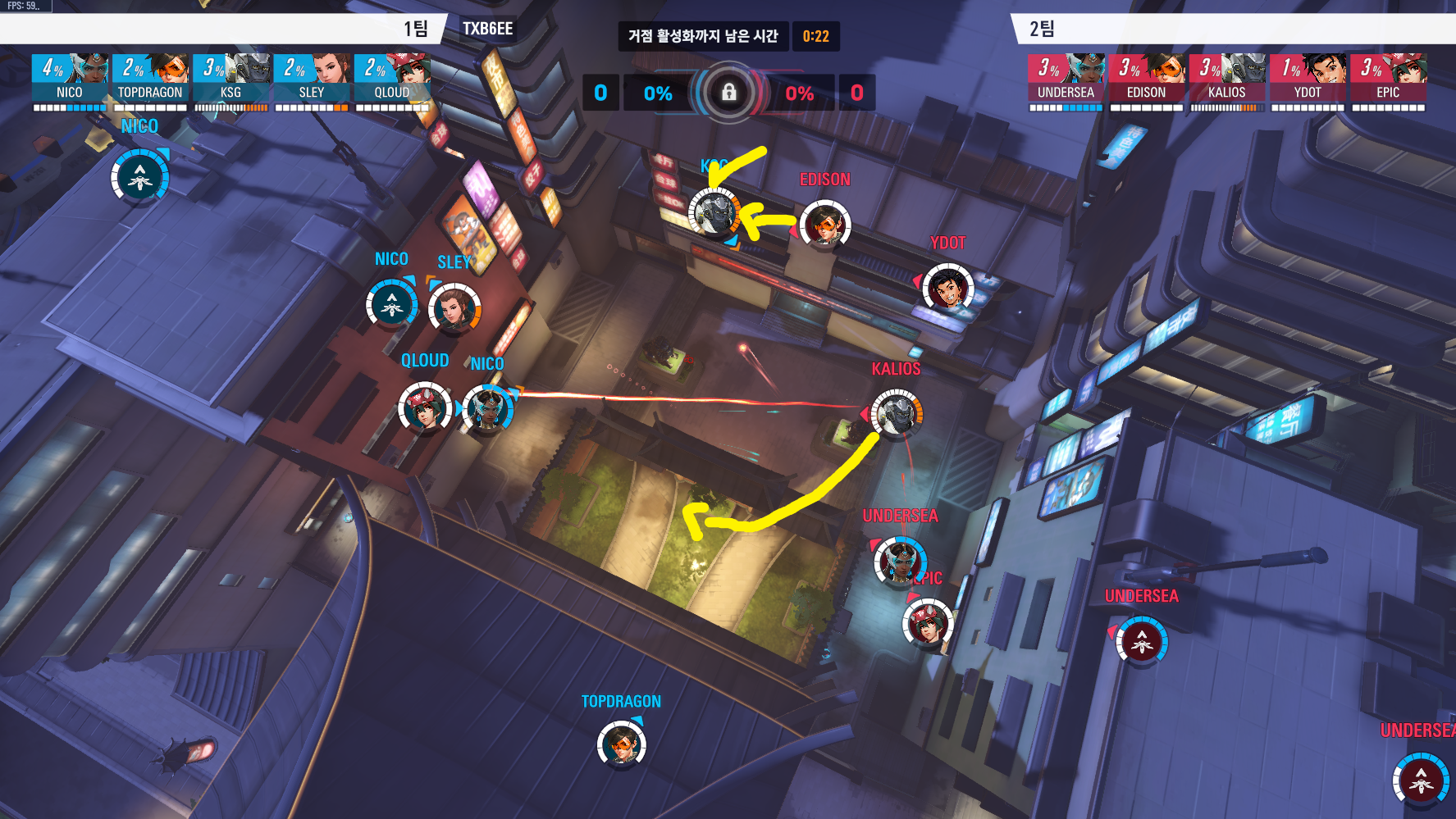Pick QLOUD's hero marker on the overview map
This screenshot has width=1456, height=819.
(x=424, y=407)
